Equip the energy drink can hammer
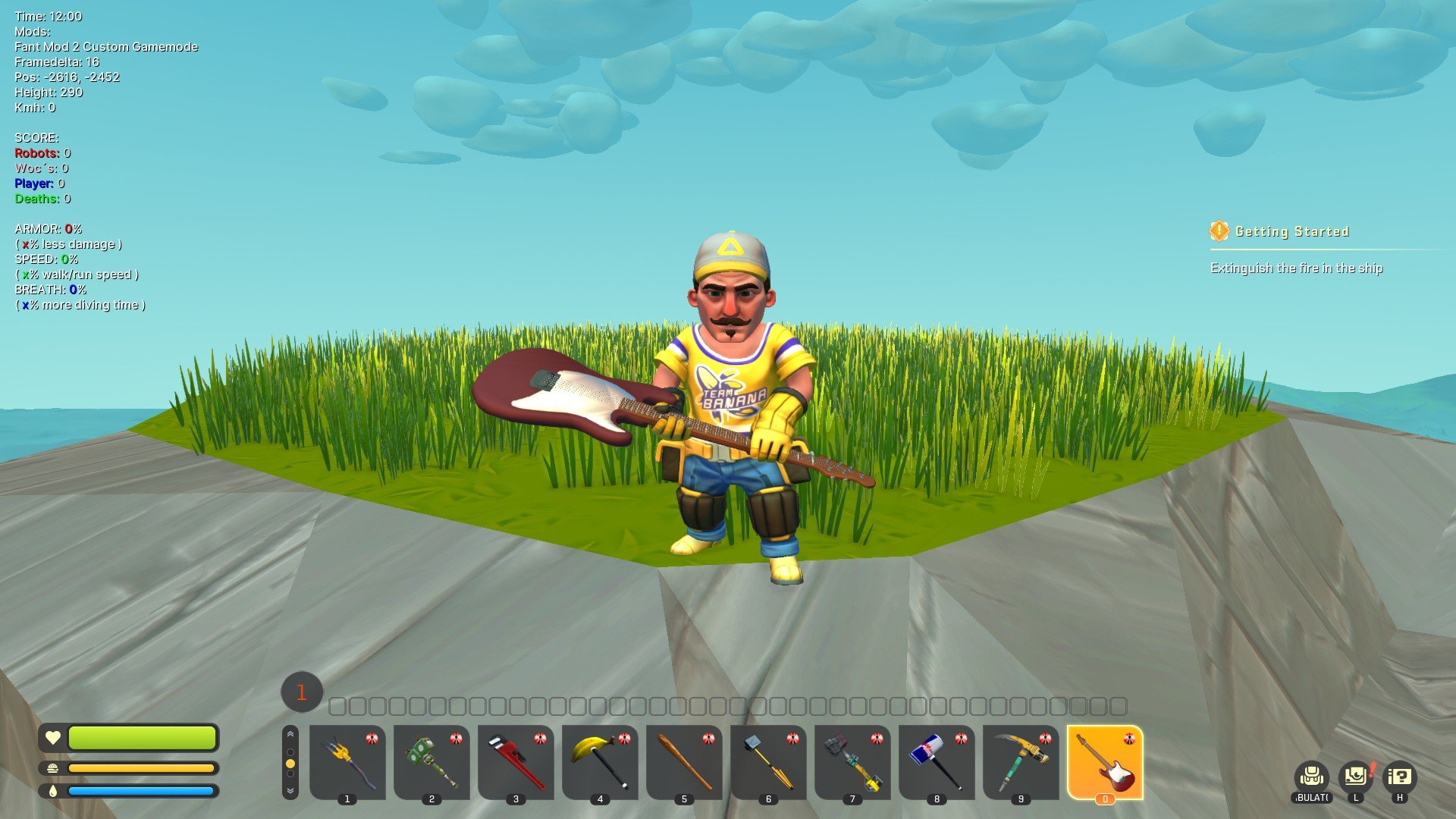The width and height of the screenshot is (1456, 819). point(937,761)
